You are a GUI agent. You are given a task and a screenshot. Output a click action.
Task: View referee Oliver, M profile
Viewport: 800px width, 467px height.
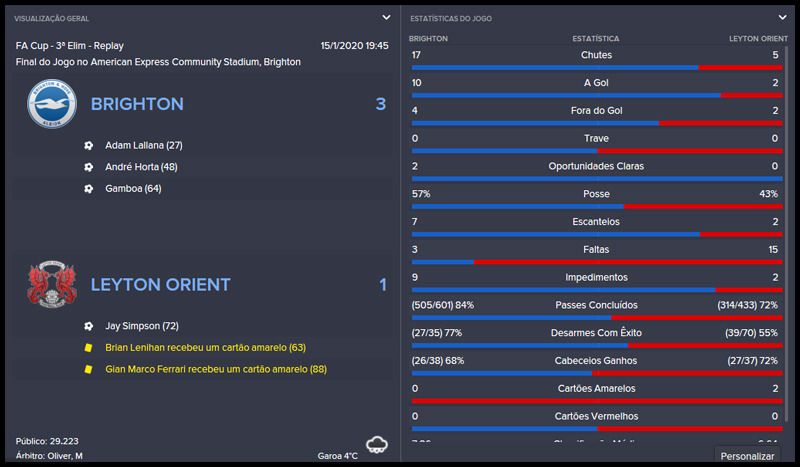(64, 455)
